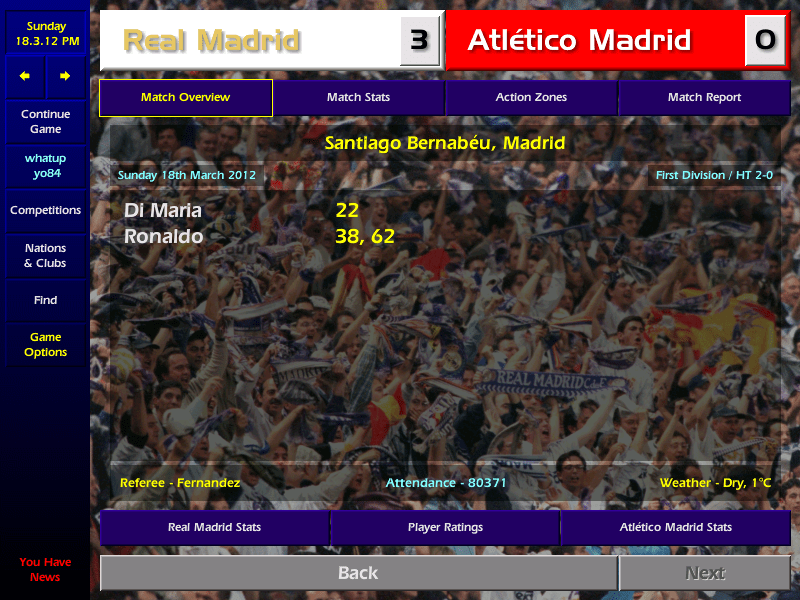Viewport: 800px width, 600px height.
Task: Switch to the Match Overview tab
Action: click(185, 98)
